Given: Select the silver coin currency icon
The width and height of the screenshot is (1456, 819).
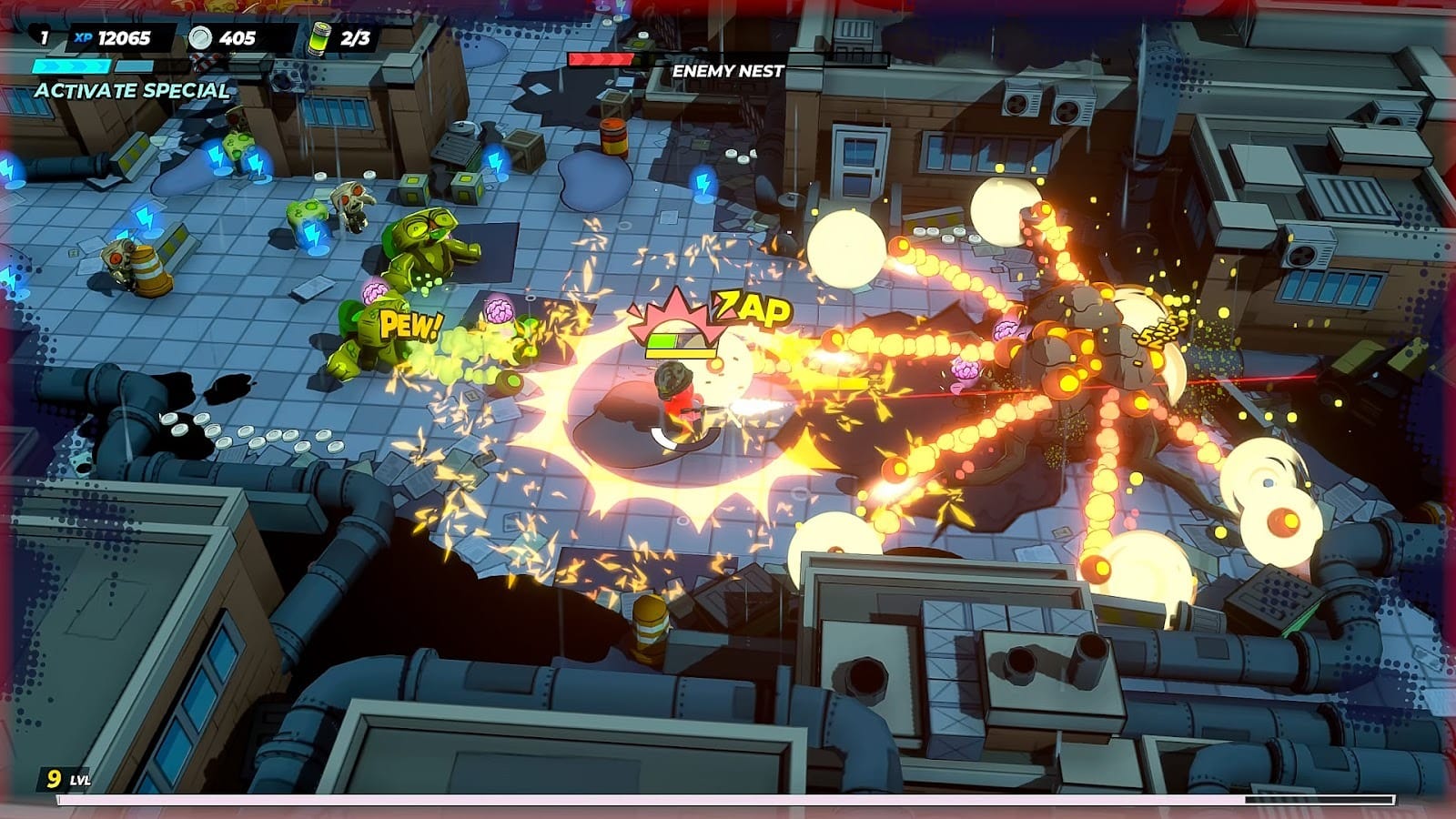Looking at the screenshot, I should pyautogui.click(x=200, y=38).
